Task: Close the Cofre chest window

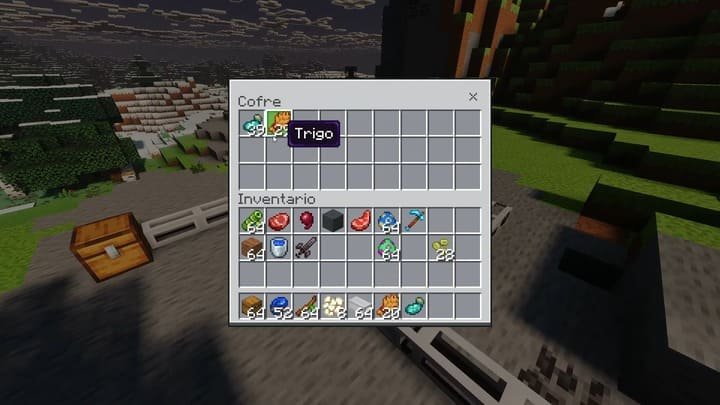Action: click(473, 97)
